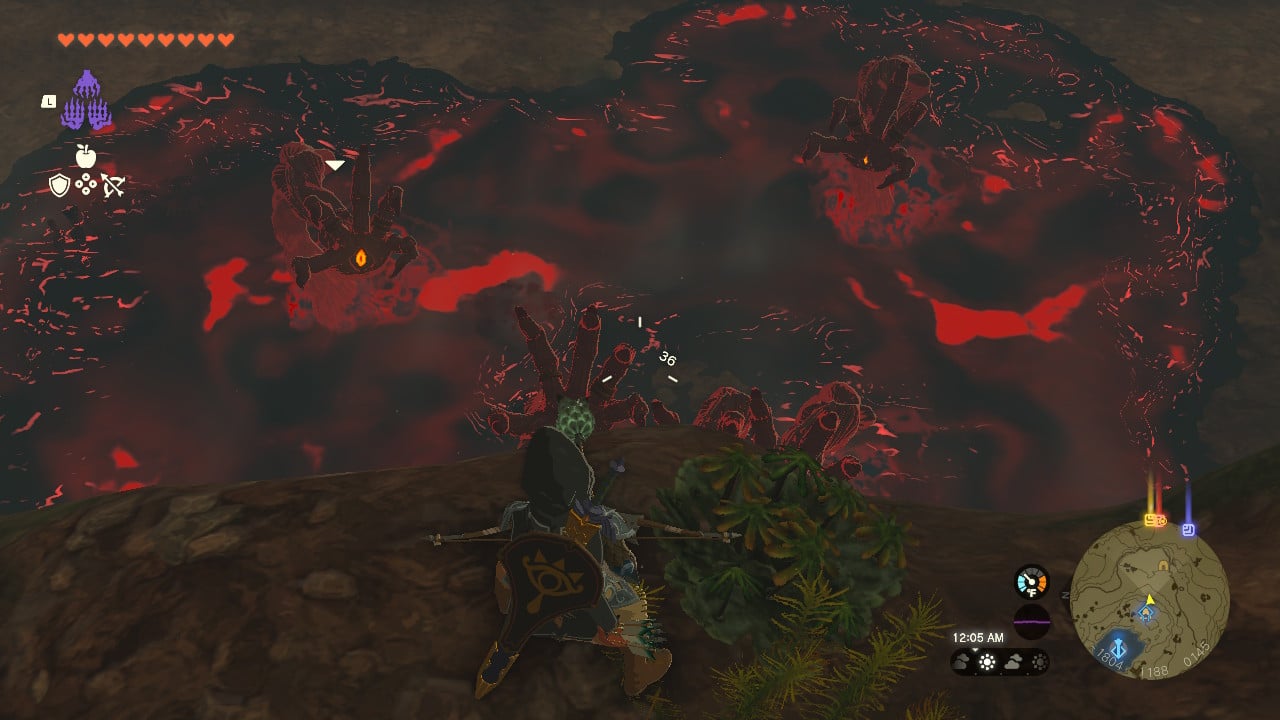Click the 12:05 AM time display
Screen dimensions: 1280x720
[978, 637]
